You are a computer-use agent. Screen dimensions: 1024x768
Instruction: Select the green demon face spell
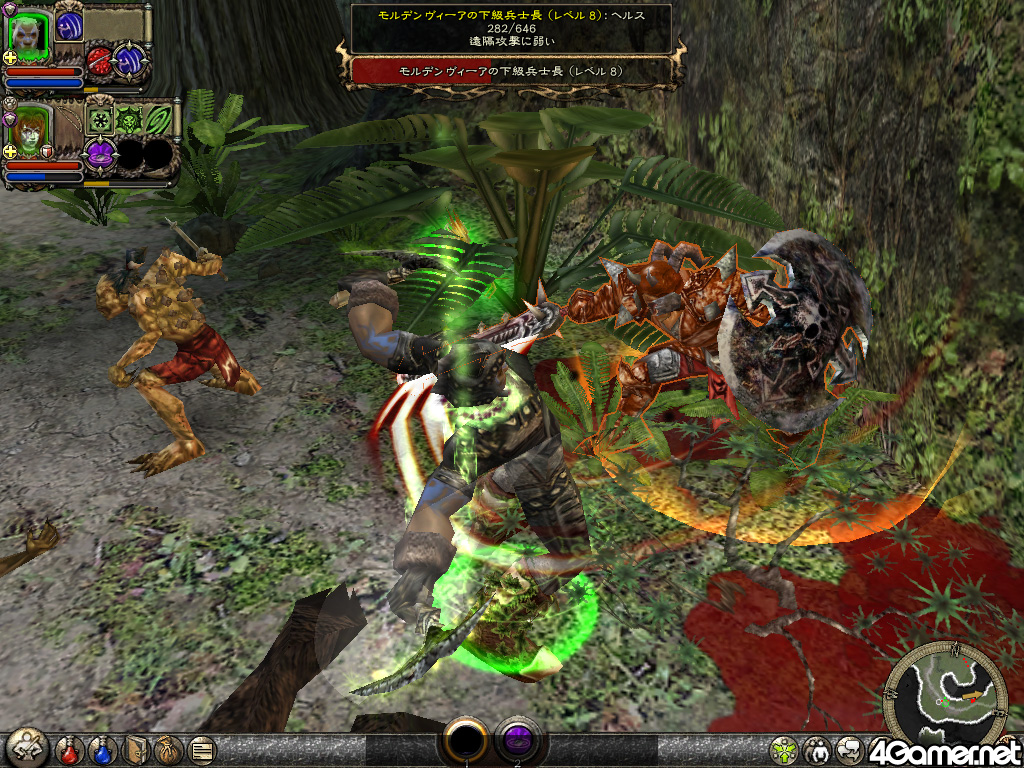(x=130, y=121)
